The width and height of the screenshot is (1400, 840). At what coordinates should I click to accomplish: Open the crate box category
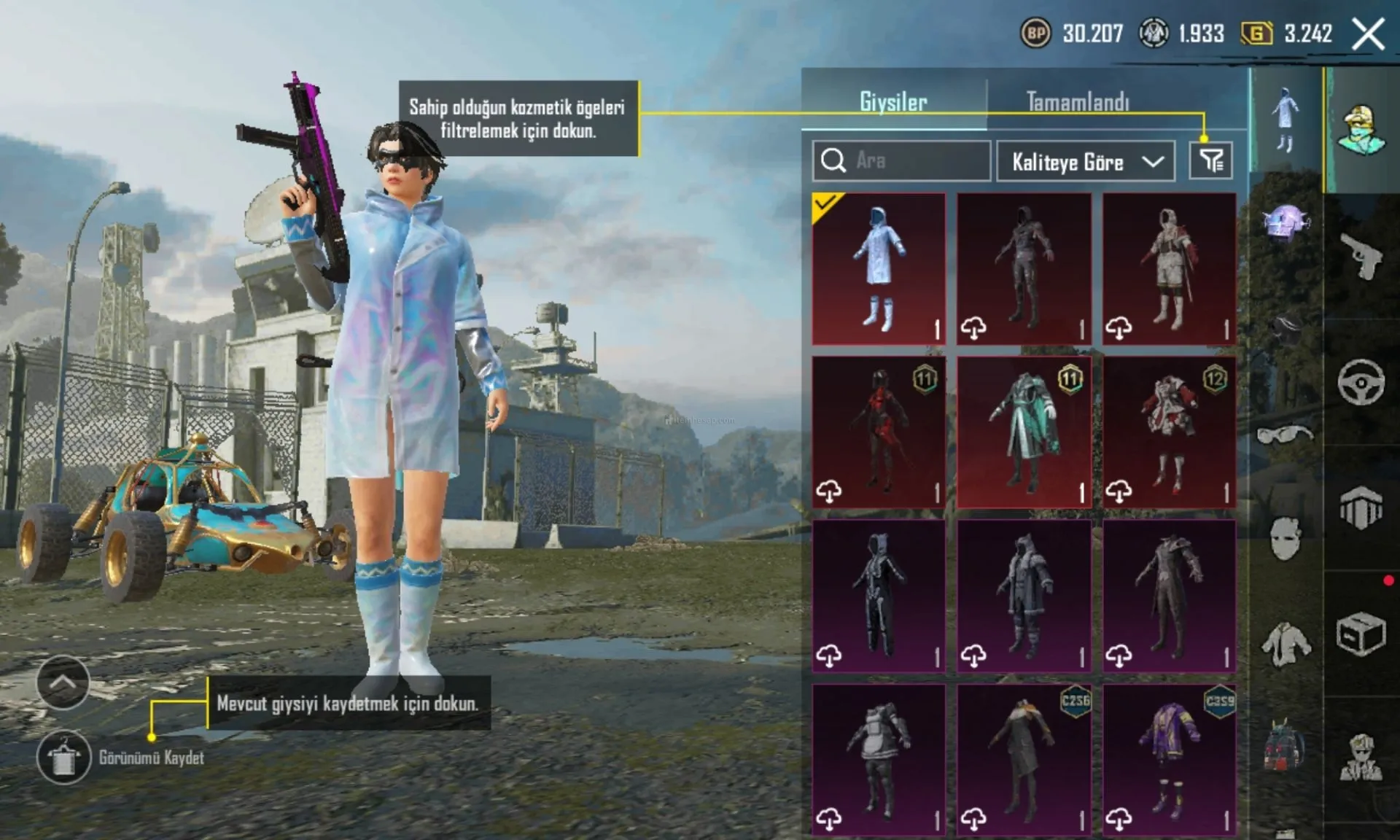click(1361, 634)
